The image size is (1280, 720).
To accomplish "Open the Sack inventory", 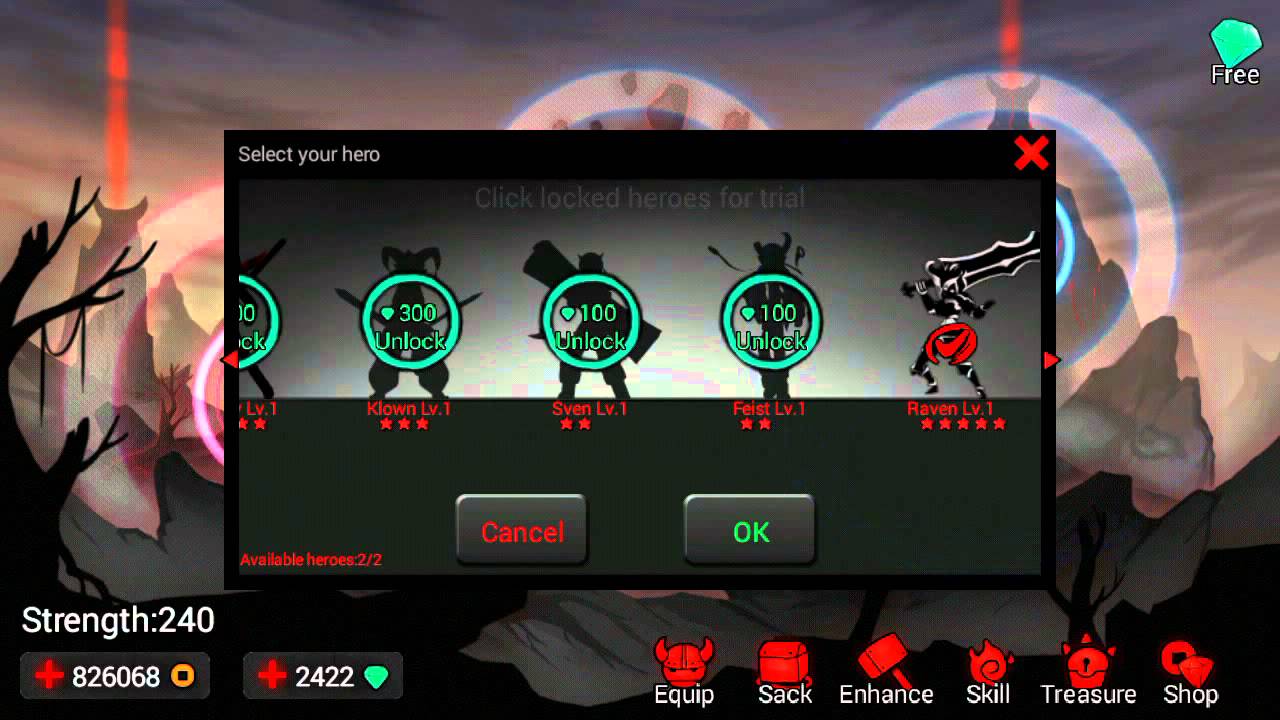I will pos(784,670).
